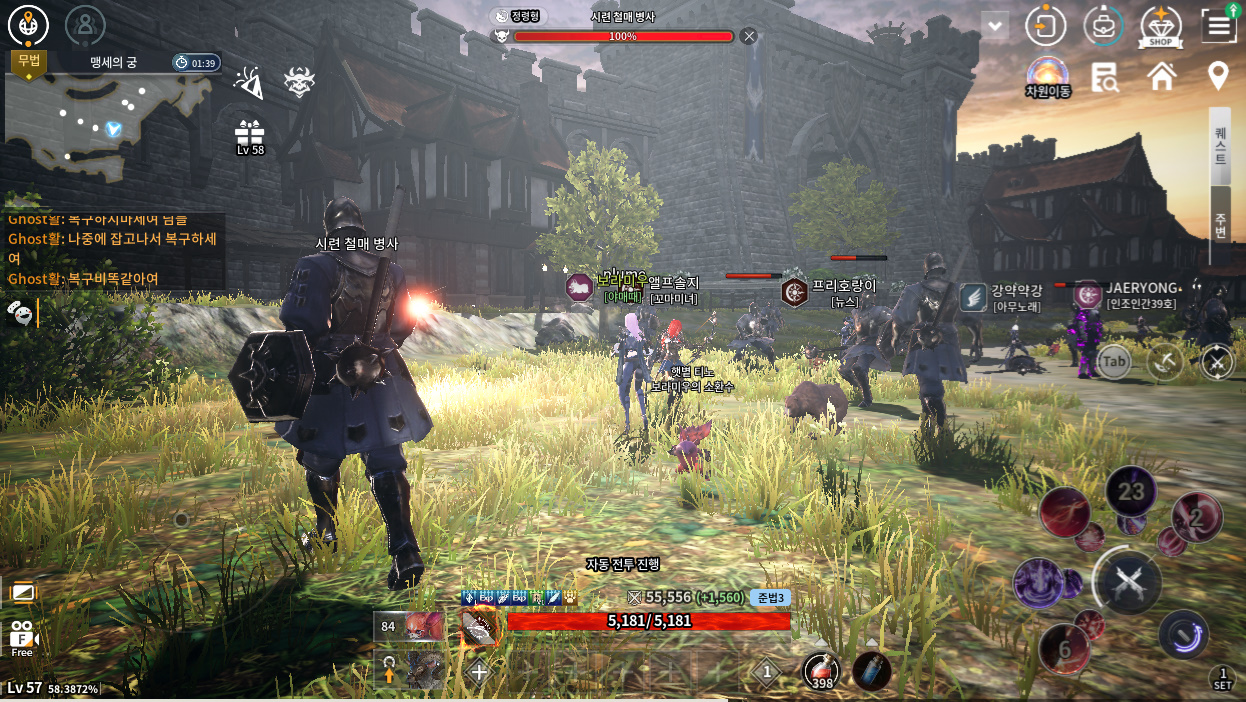Open the Lv 58 gift box reward
1246x702 pixels.
click(249, 135)
